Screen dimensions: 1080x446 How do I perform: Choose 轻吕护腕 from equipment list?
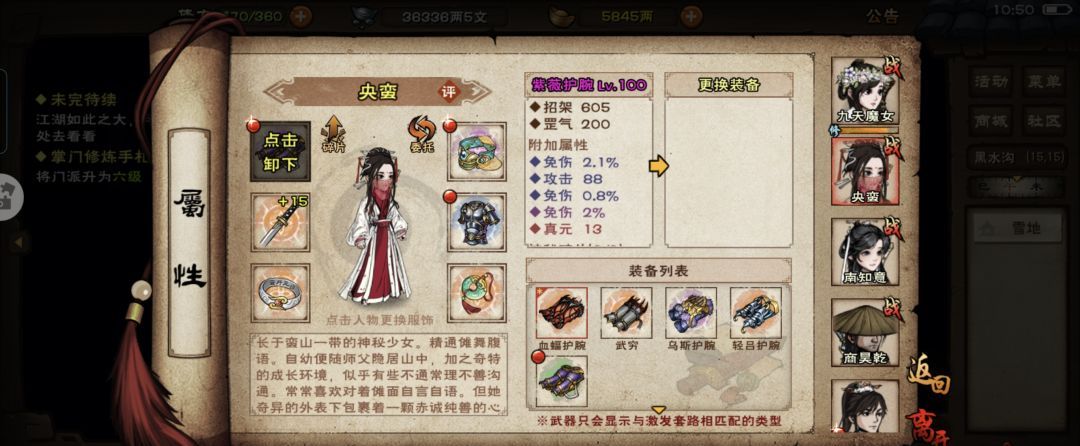pos(756,316)
